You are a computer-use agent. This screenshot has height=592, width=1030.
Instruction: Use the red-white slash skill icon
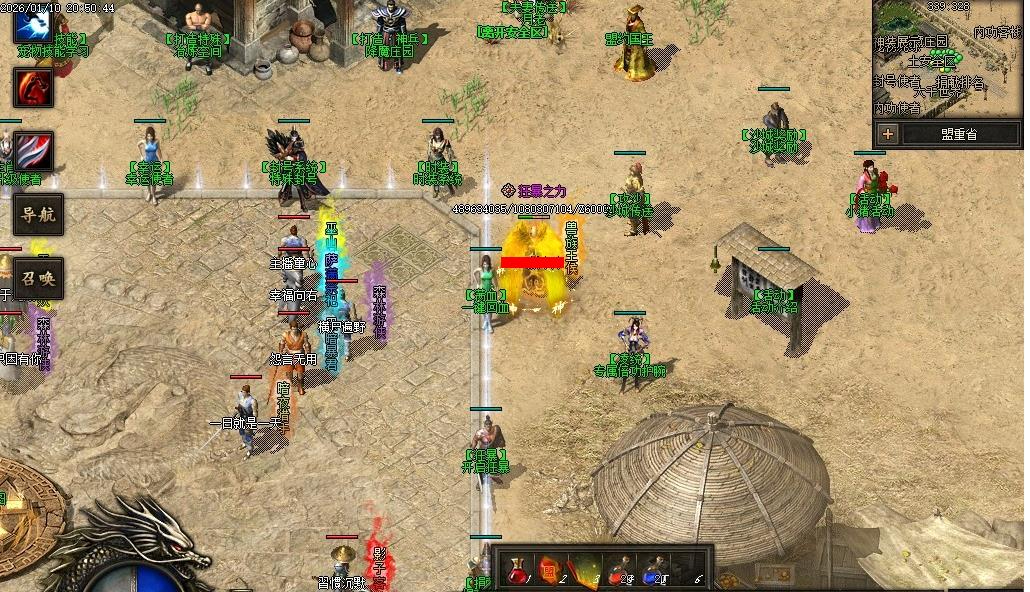click(33, 151)
